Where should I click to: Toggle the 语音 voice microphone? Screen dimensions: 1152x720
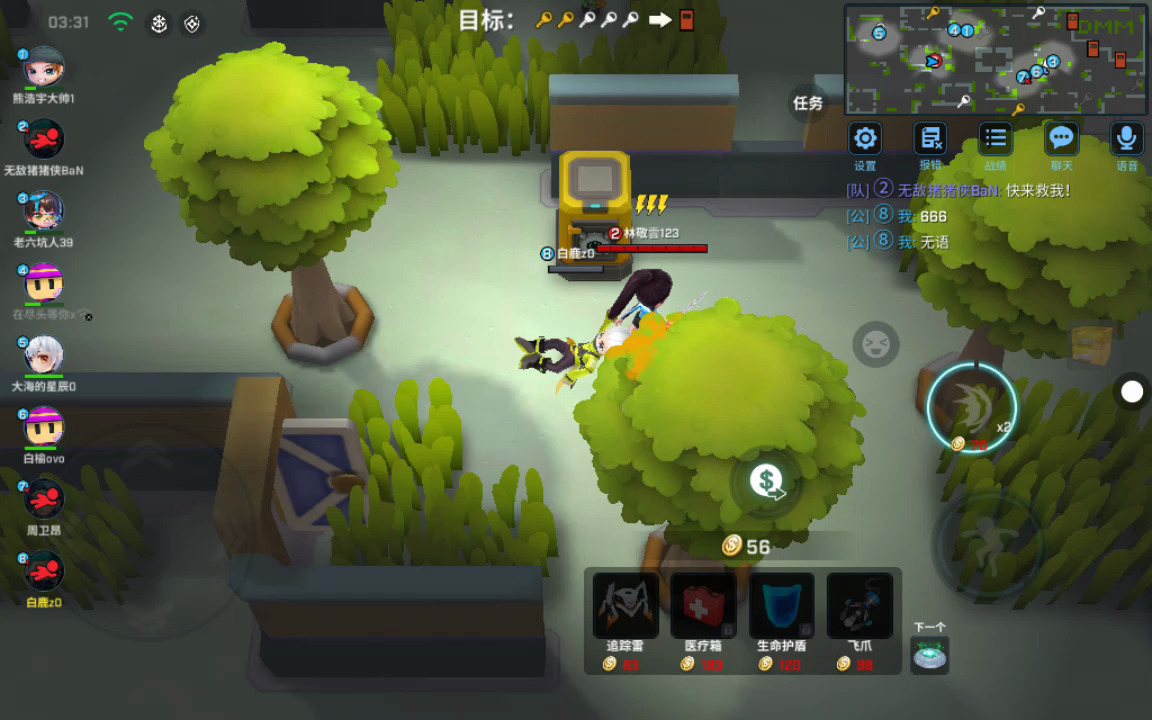[x=1127, y=139]
